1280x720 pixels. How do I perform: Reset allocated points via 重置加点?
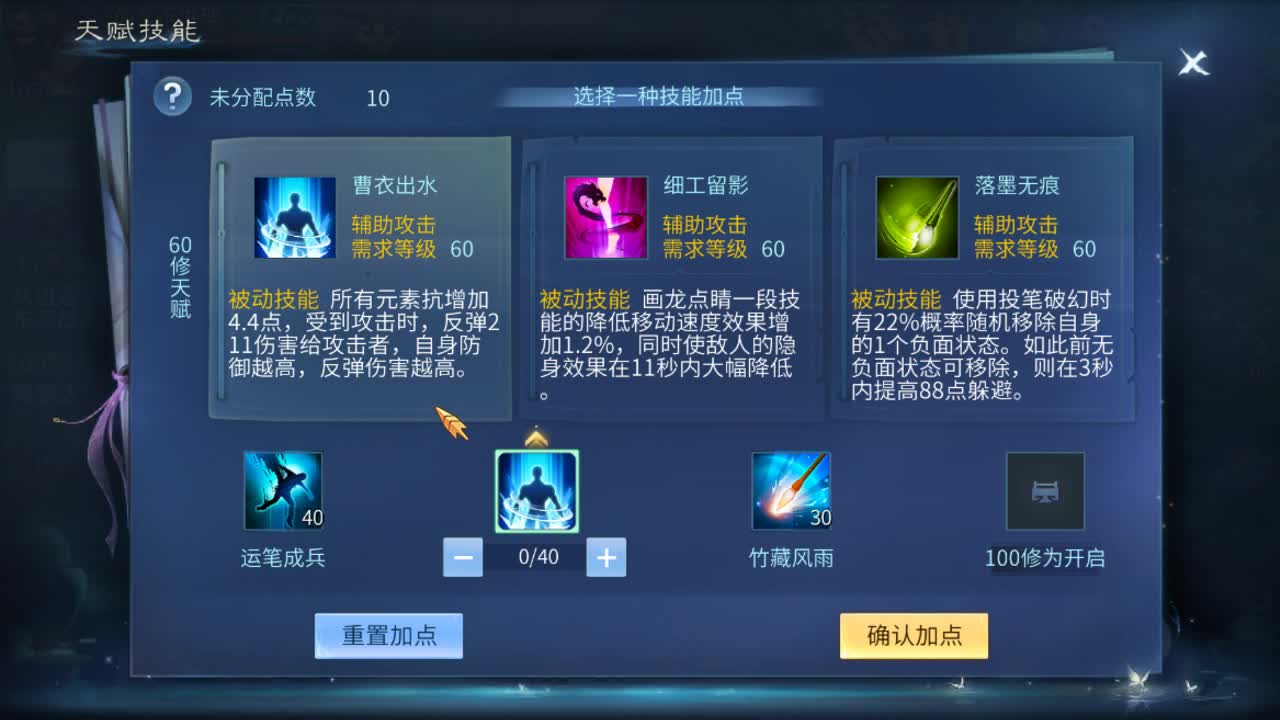point(389,635)
